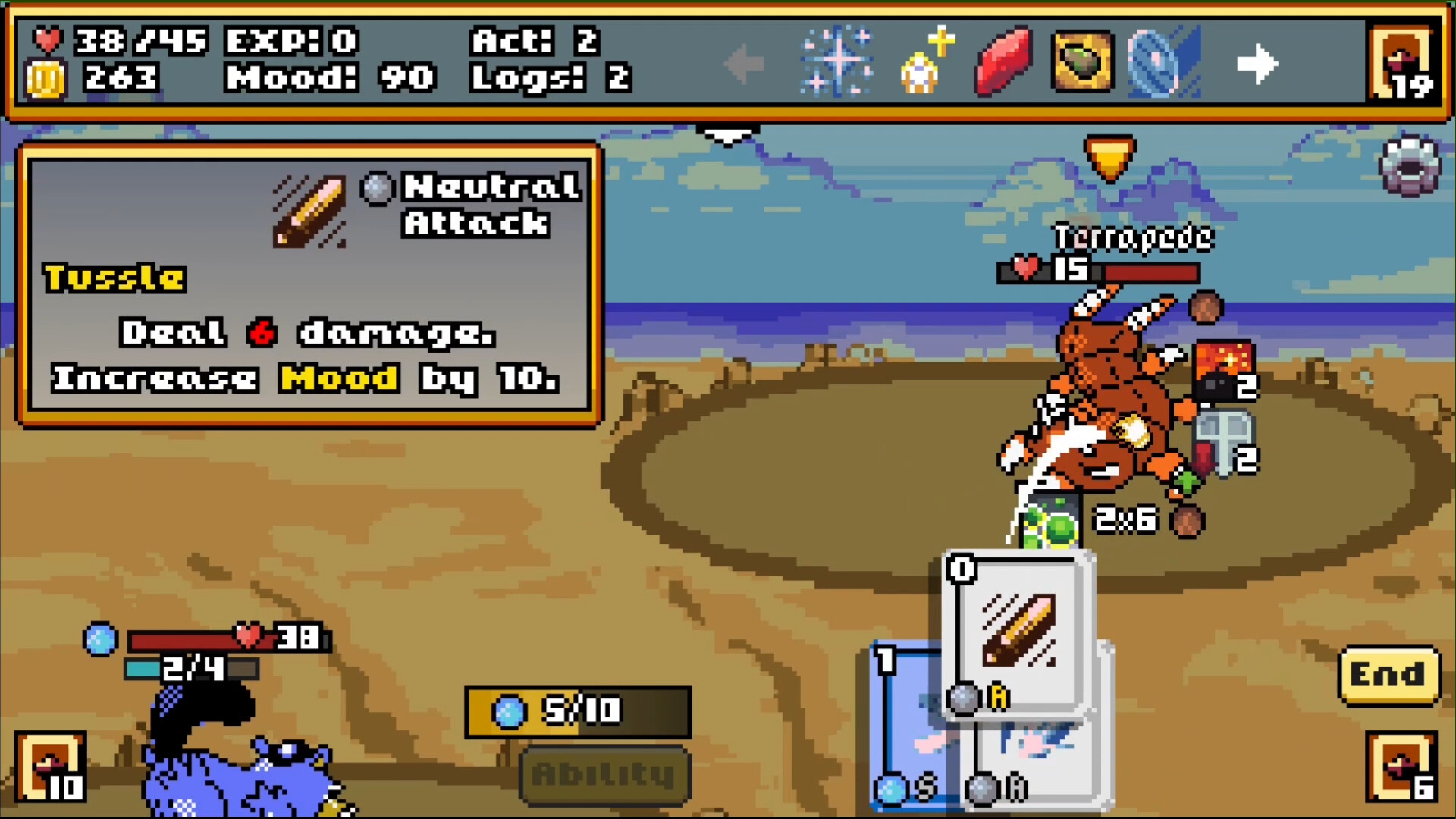1456x819 pixels.
Task: Click the white right arrow in the top bar
Action: [x=1257, y=64]
